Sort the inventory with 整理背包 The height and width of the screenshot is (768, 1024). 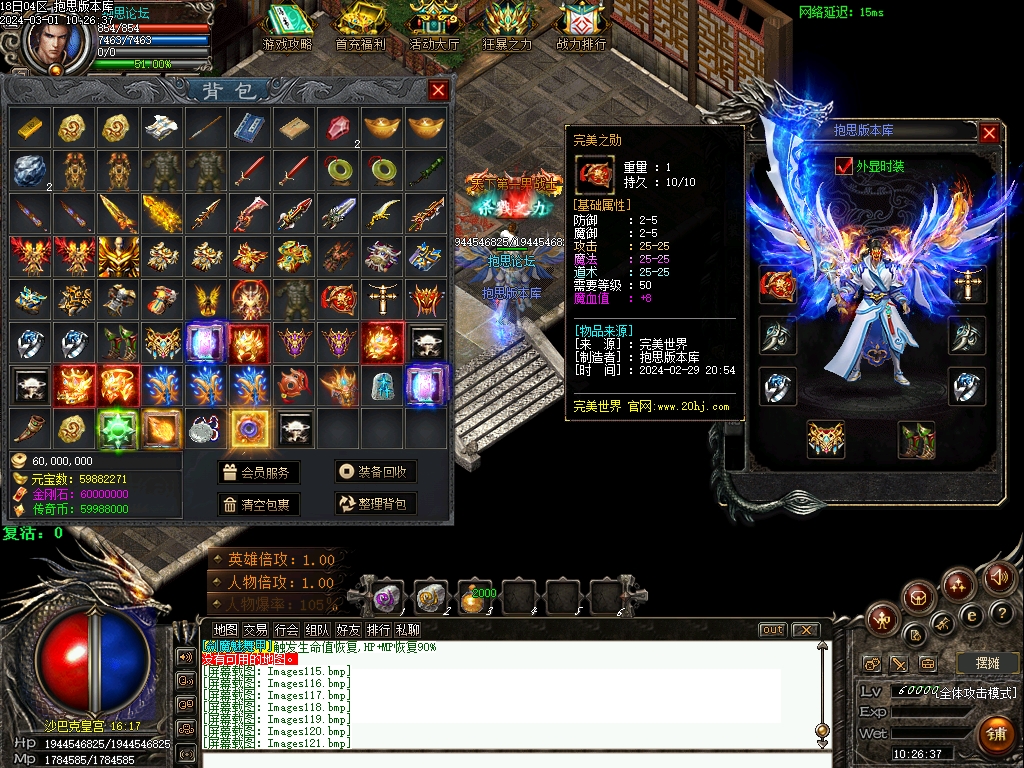tap(375, 504)
